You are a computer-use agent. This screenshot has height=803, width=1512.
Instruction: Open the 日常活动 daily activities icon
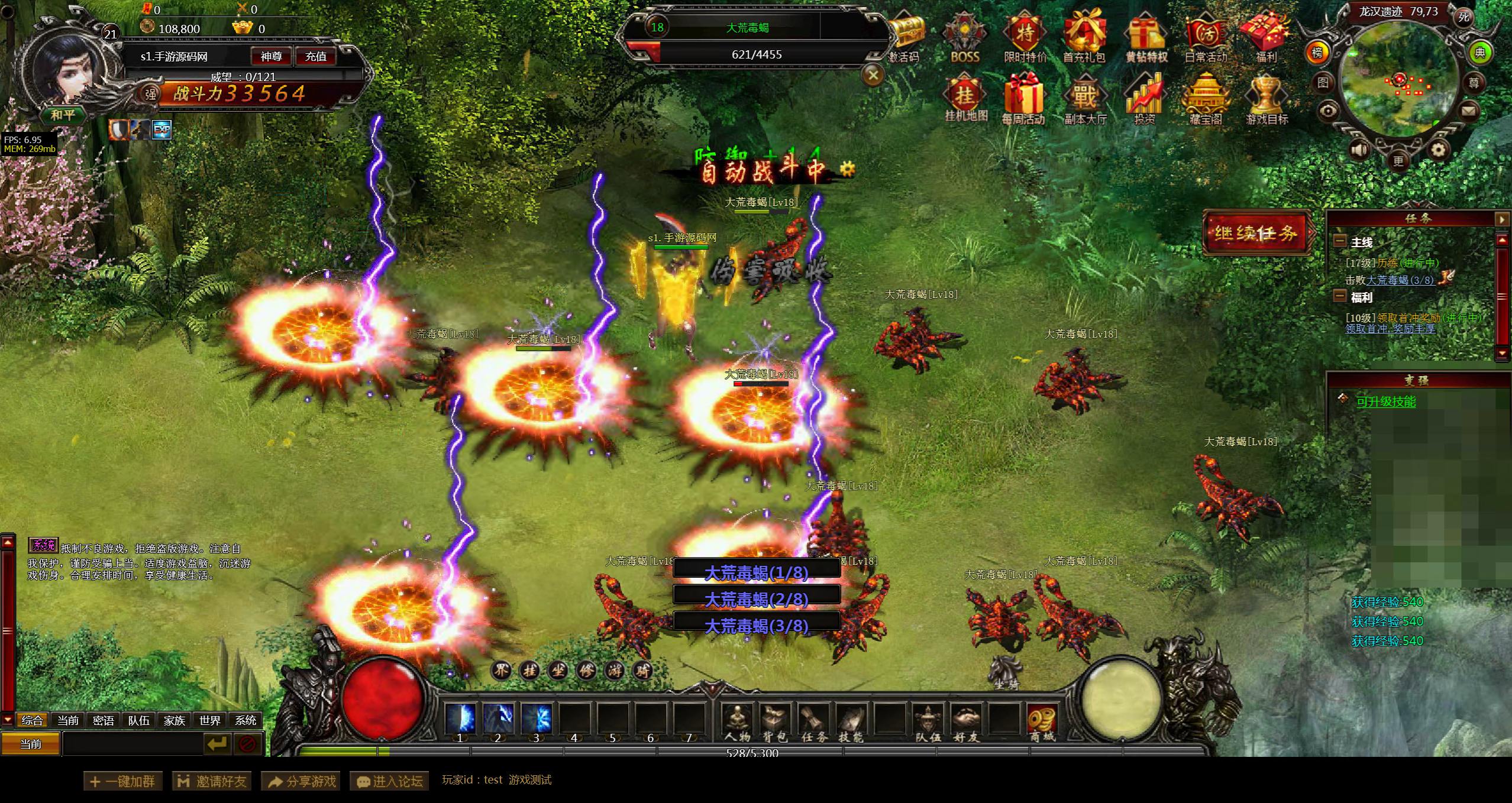pyautogui.click(x=1206, y=37)
